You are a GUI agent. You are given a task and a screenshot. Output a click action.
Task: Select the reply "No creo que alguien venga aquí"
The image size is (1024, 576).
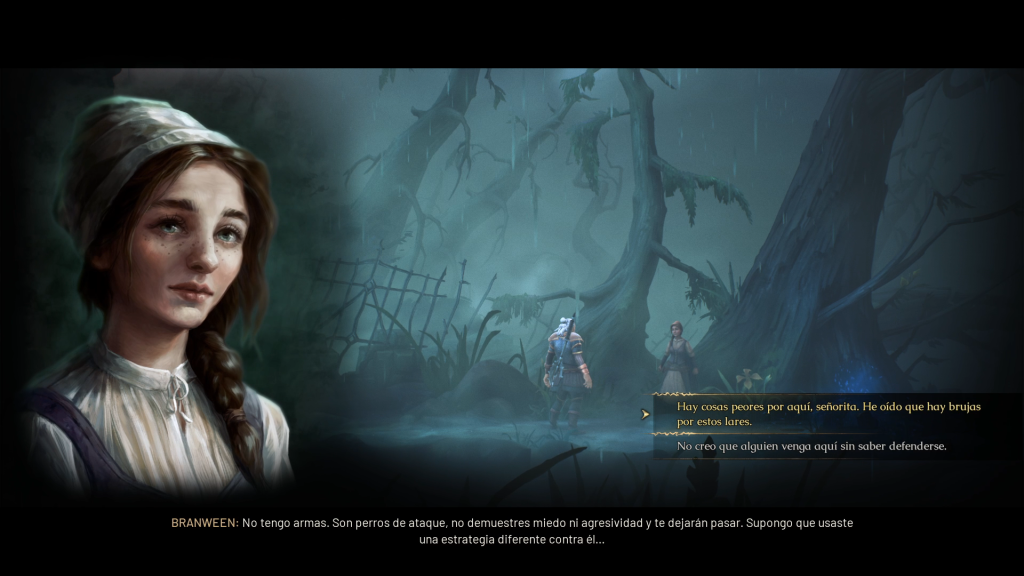coord(811,446)
